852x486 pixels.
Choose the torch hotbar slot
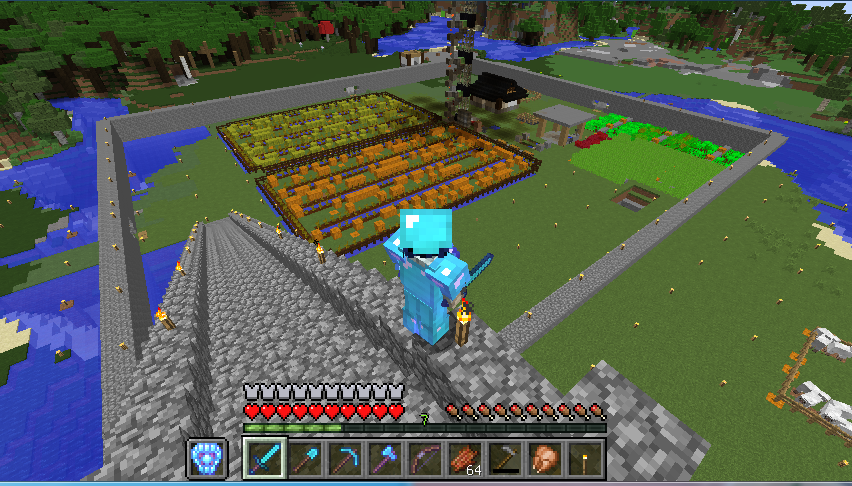point(585,459)
